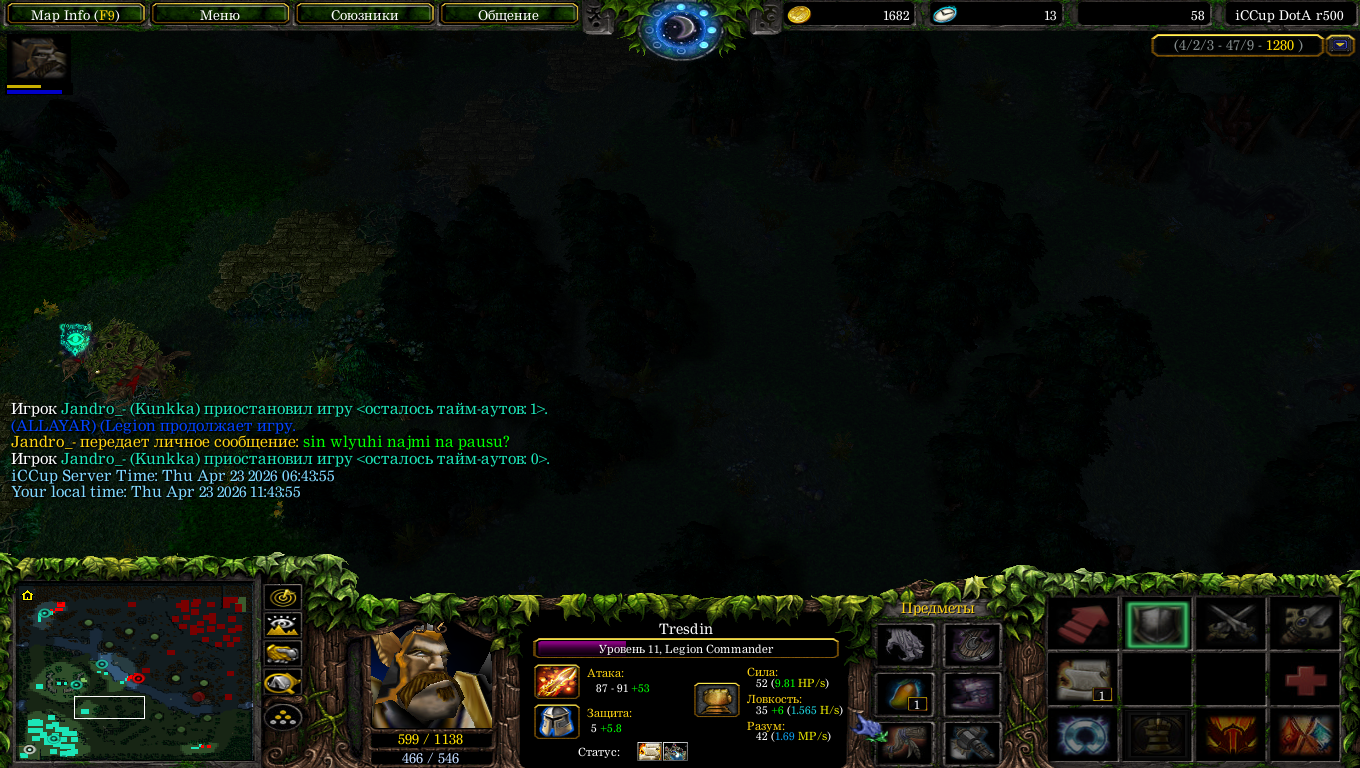
Task: Click the crossed swords Attack command
Action: [x=1231, y=625]
